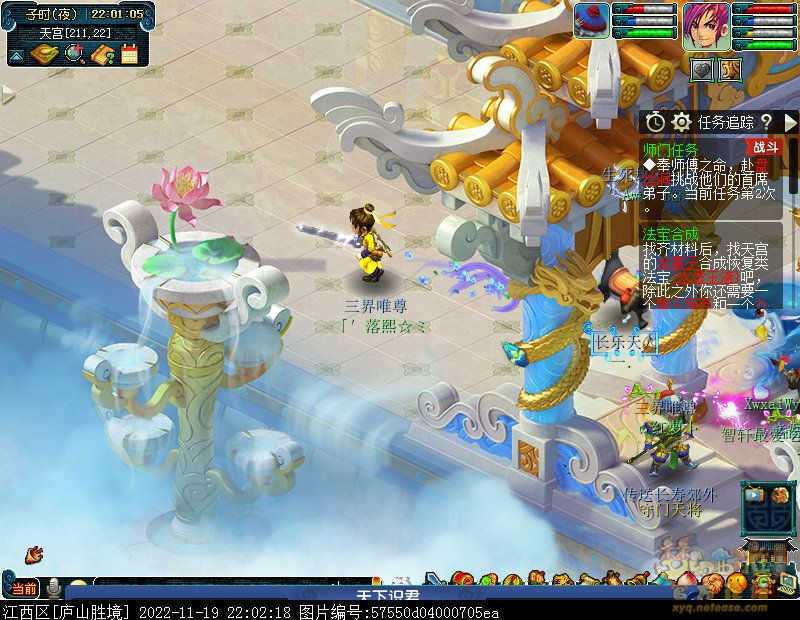Open quest tracker gear settings

(x=682, y=122)
